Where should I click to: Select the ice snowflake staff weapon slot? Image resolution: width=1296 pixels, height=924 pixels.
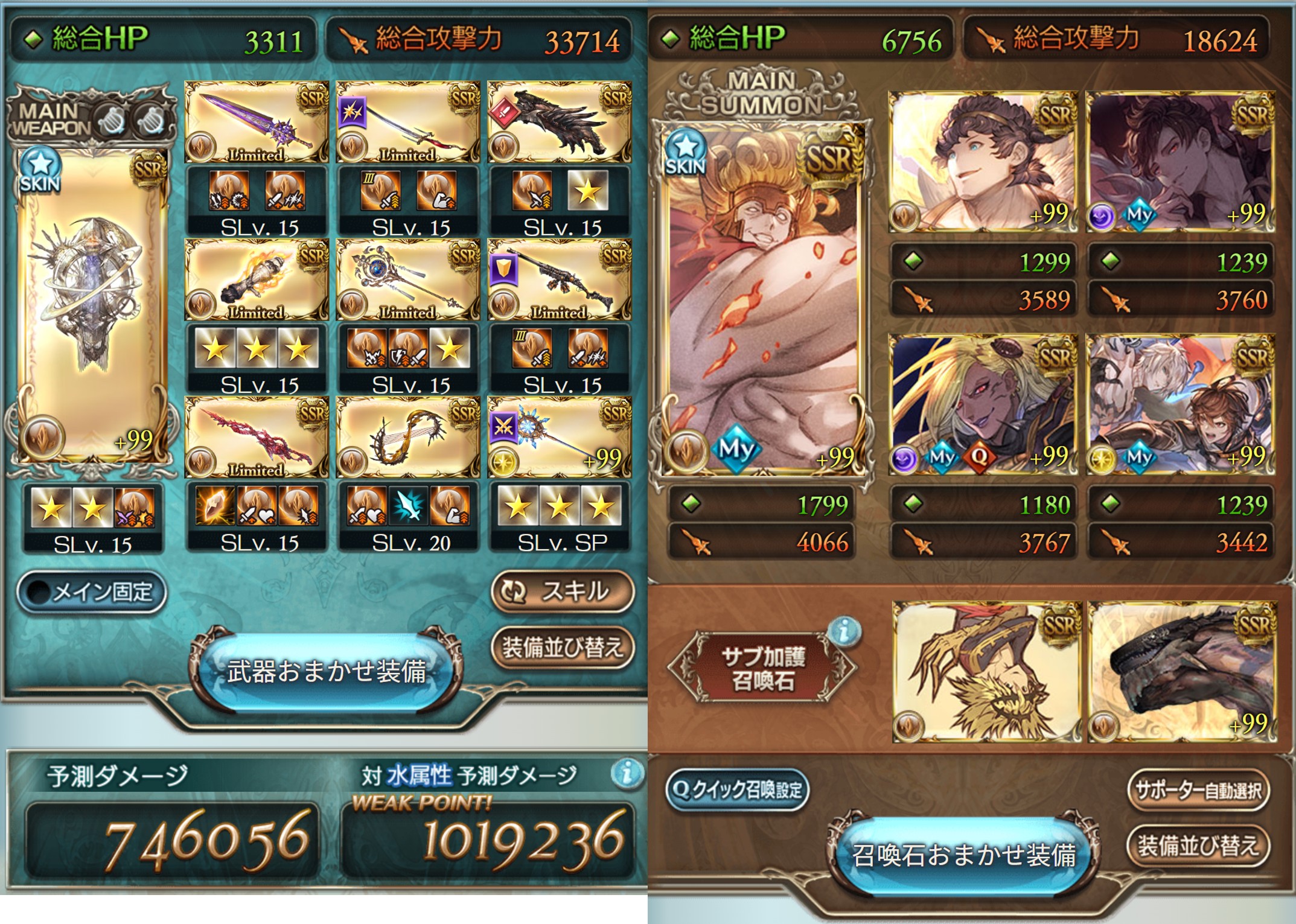[559, 438]
